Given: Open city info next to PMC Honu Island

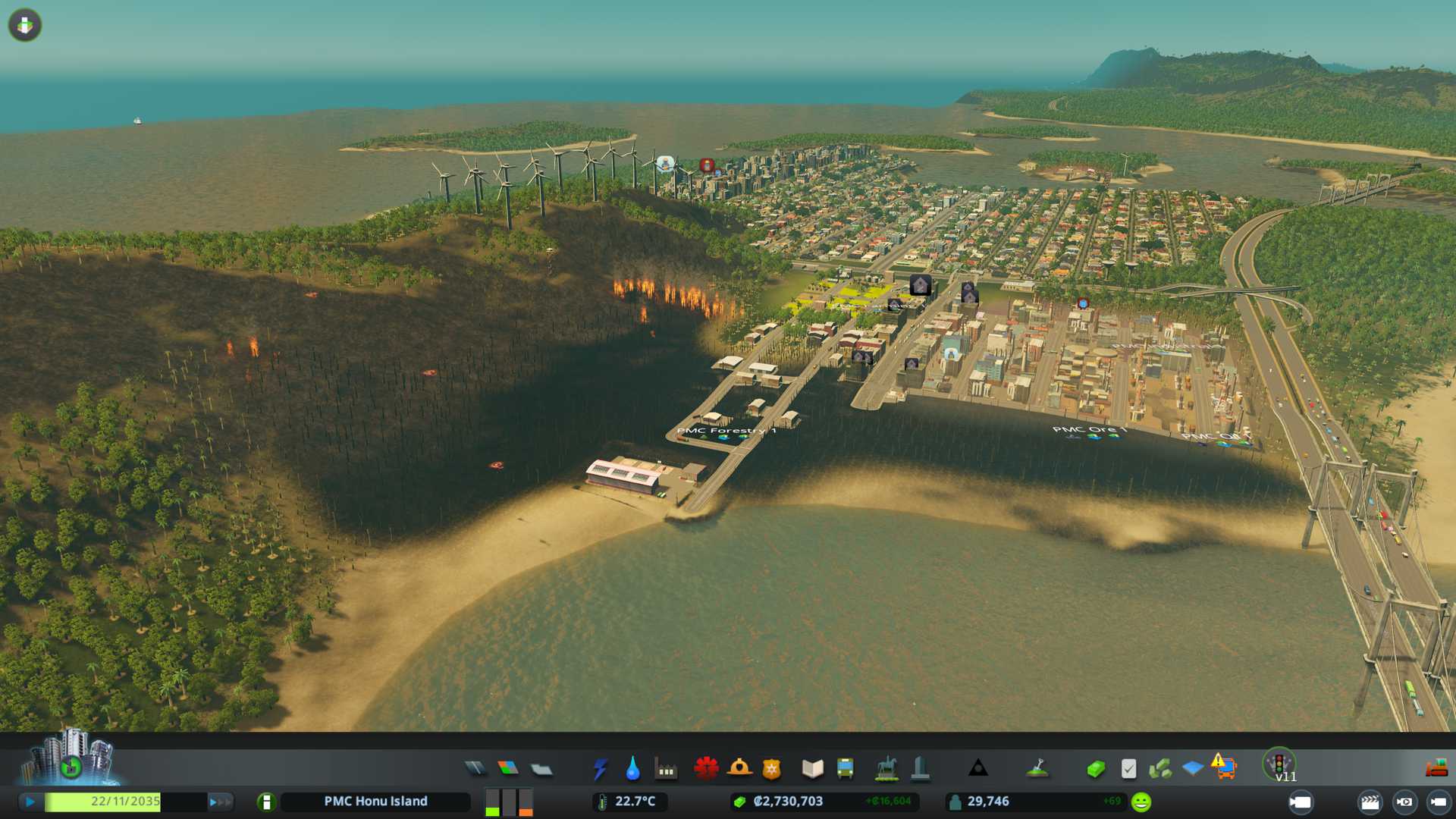Looking at the screenshot, I should point(266,802).
